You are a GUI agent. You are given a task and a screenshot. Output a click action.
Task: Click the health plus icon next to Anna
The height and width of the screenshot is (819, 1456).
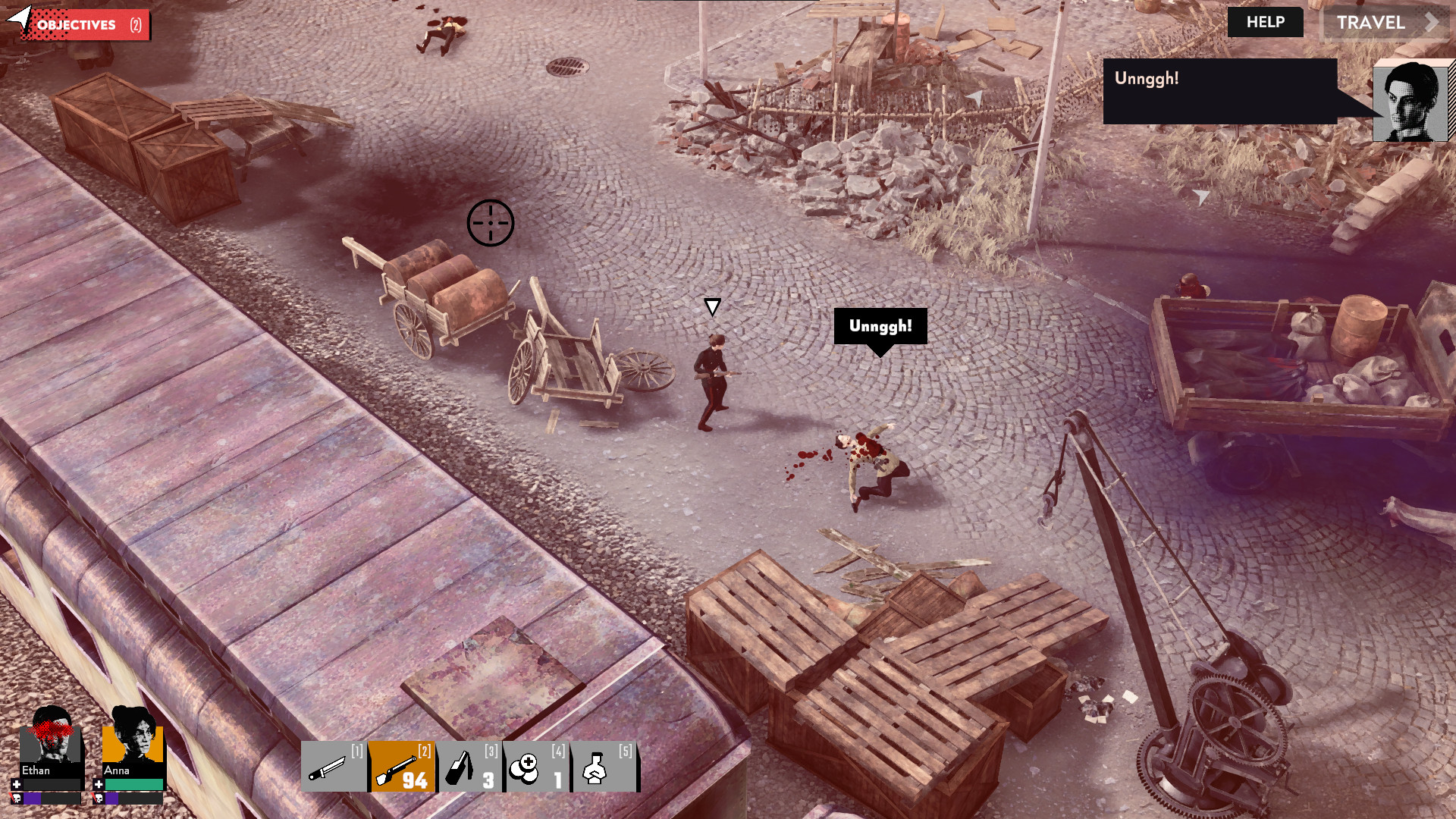tap(99, 783)
